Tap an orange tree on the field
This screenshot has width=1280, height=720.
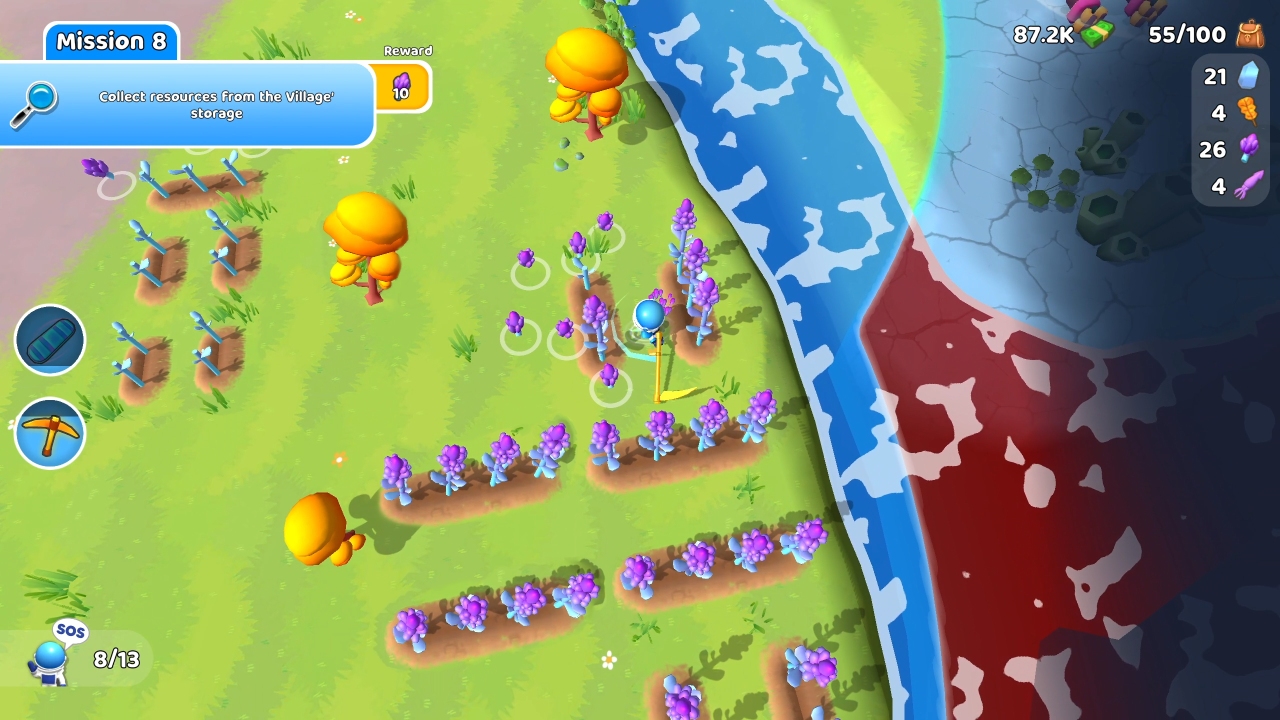367,235
